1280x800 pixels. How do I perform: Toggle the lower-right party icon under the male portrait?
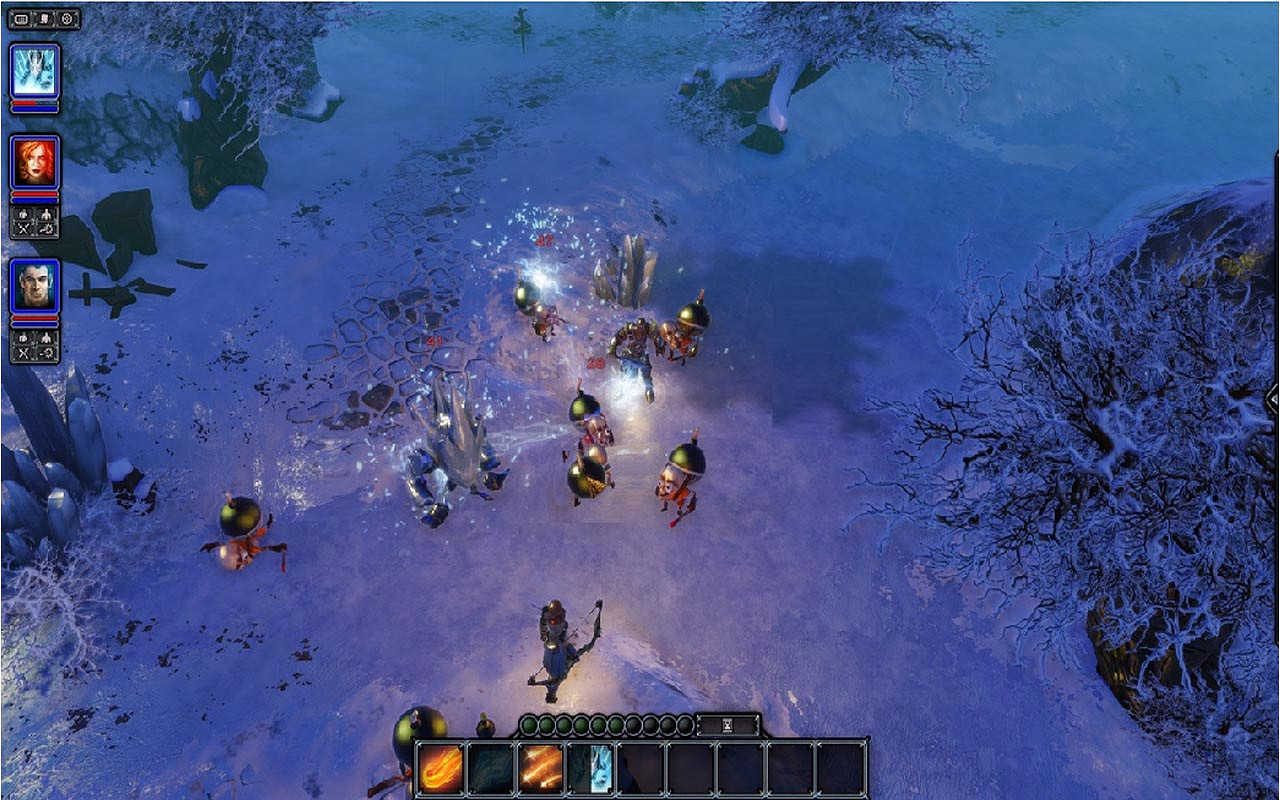tap(47, 352)
